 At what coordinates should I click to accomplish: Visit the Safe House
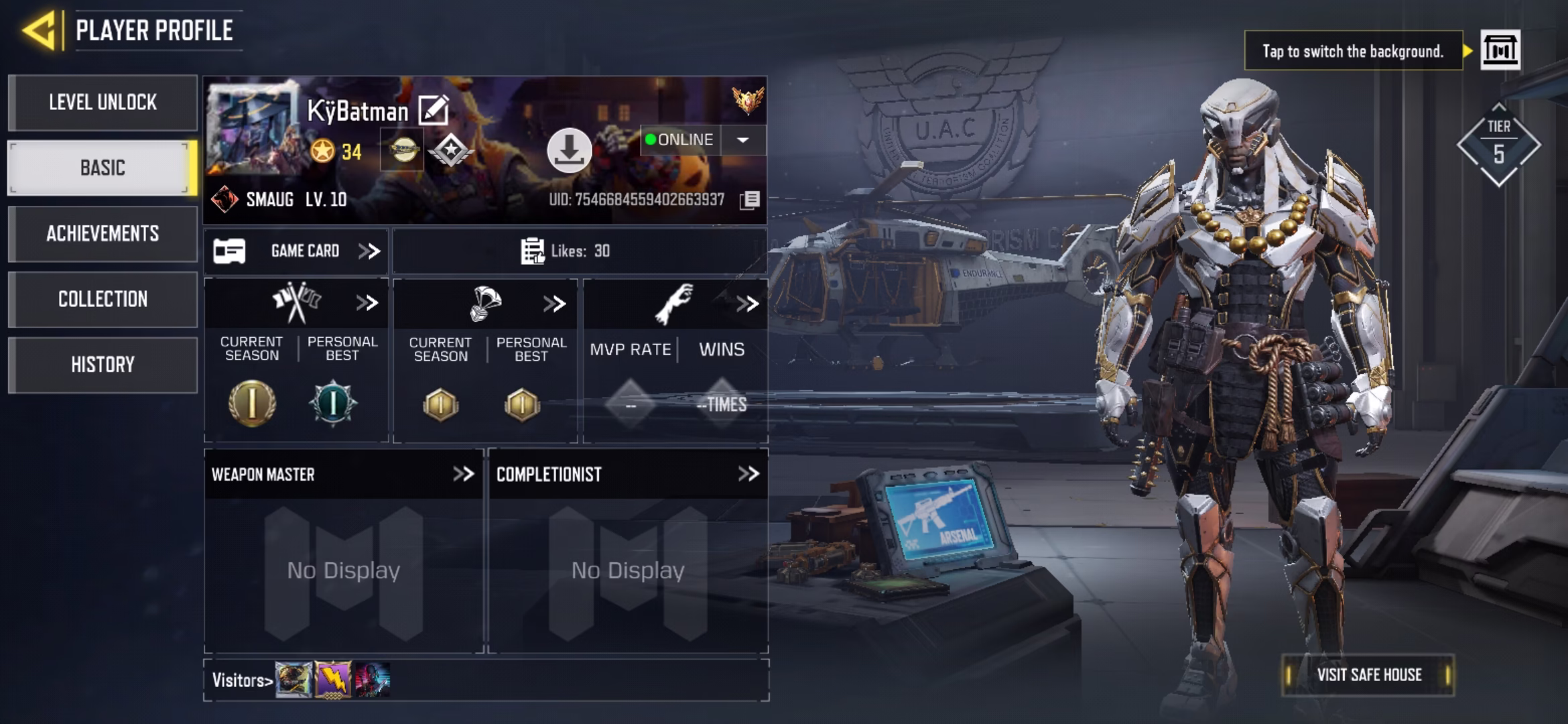click(x=1368, y=674)
